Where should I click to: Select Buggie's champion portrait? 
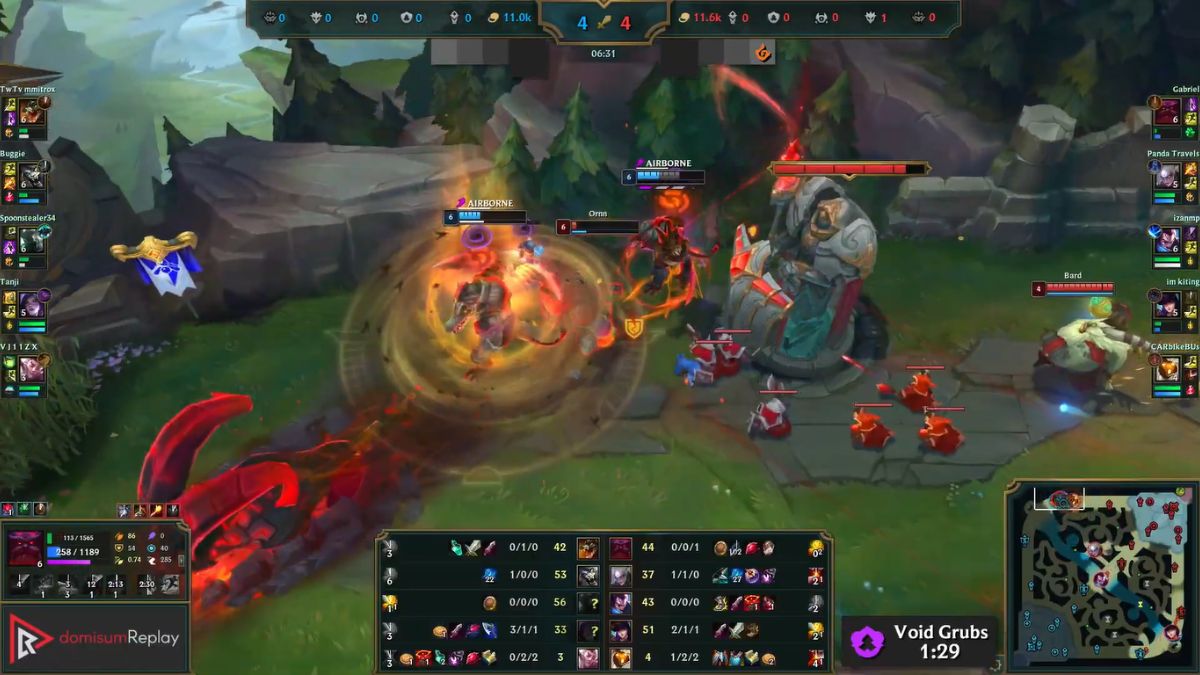coord(30,175)
